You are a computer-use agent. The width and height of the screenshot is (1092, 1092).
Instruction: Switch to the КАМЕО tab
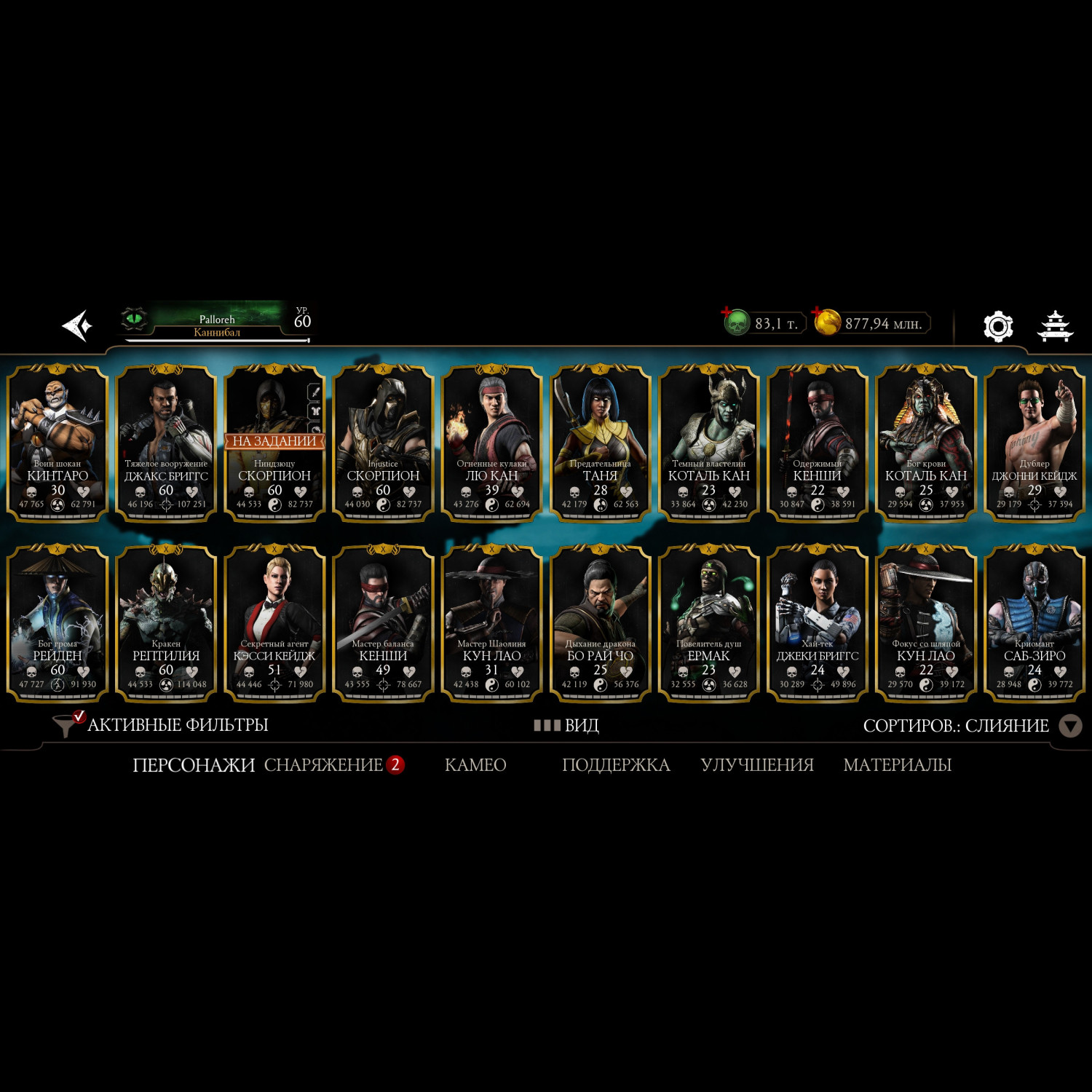(x=475, y=764)
